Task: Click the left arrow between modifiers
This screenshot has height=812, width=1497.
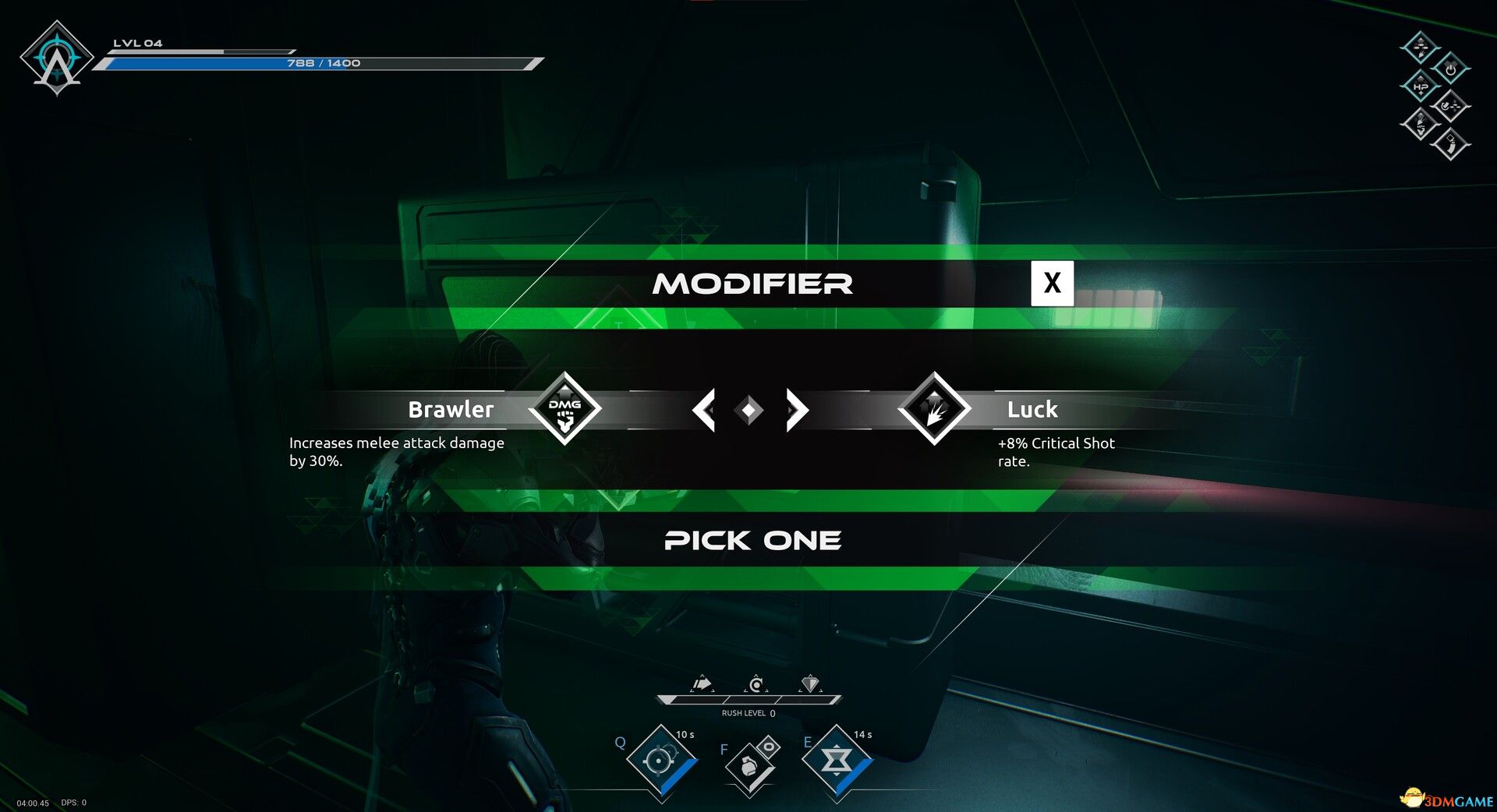Action: tap(704, 410)
